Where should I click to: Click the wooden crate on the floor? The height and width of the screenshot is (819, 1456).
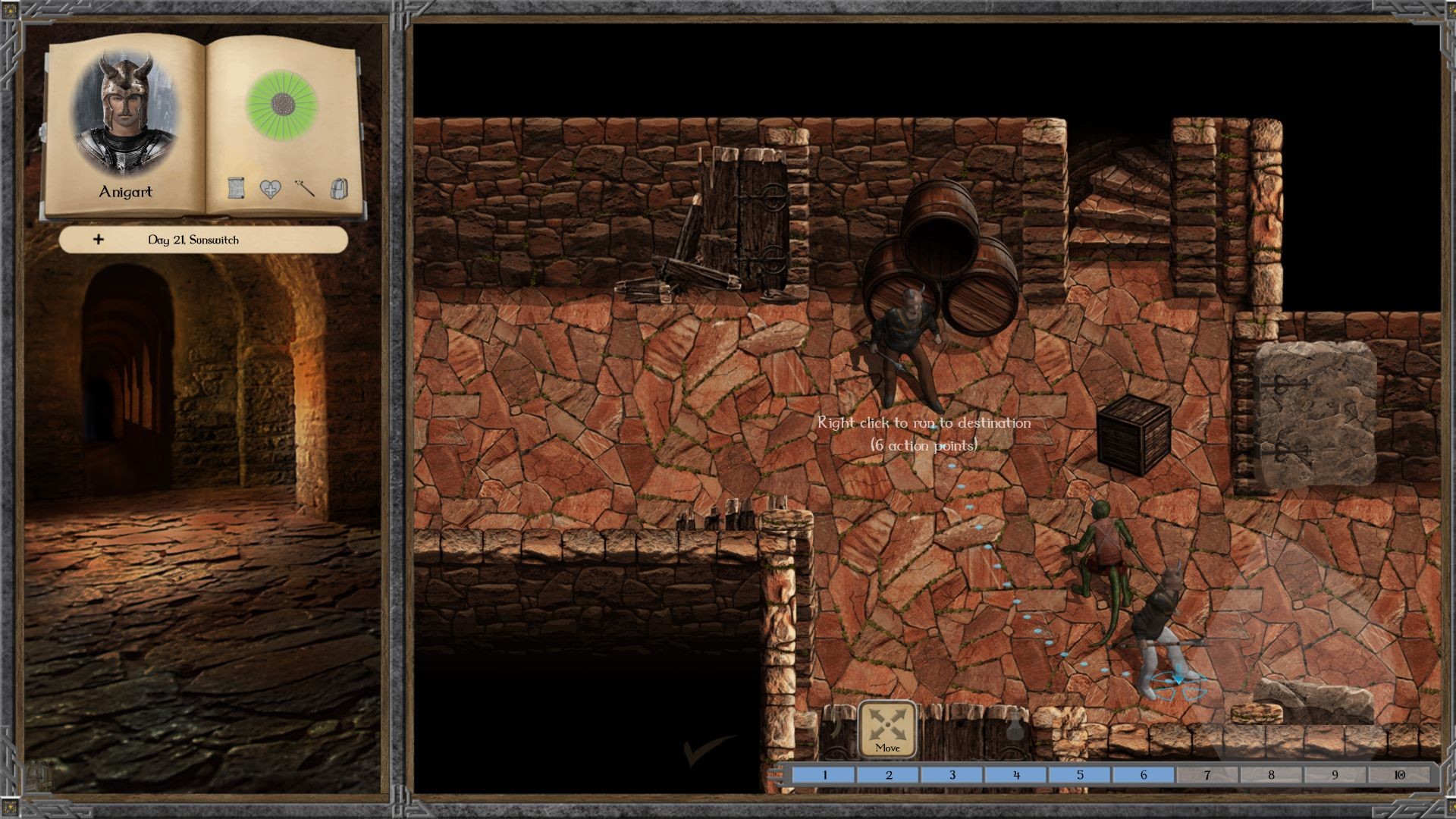[1134, 436]
